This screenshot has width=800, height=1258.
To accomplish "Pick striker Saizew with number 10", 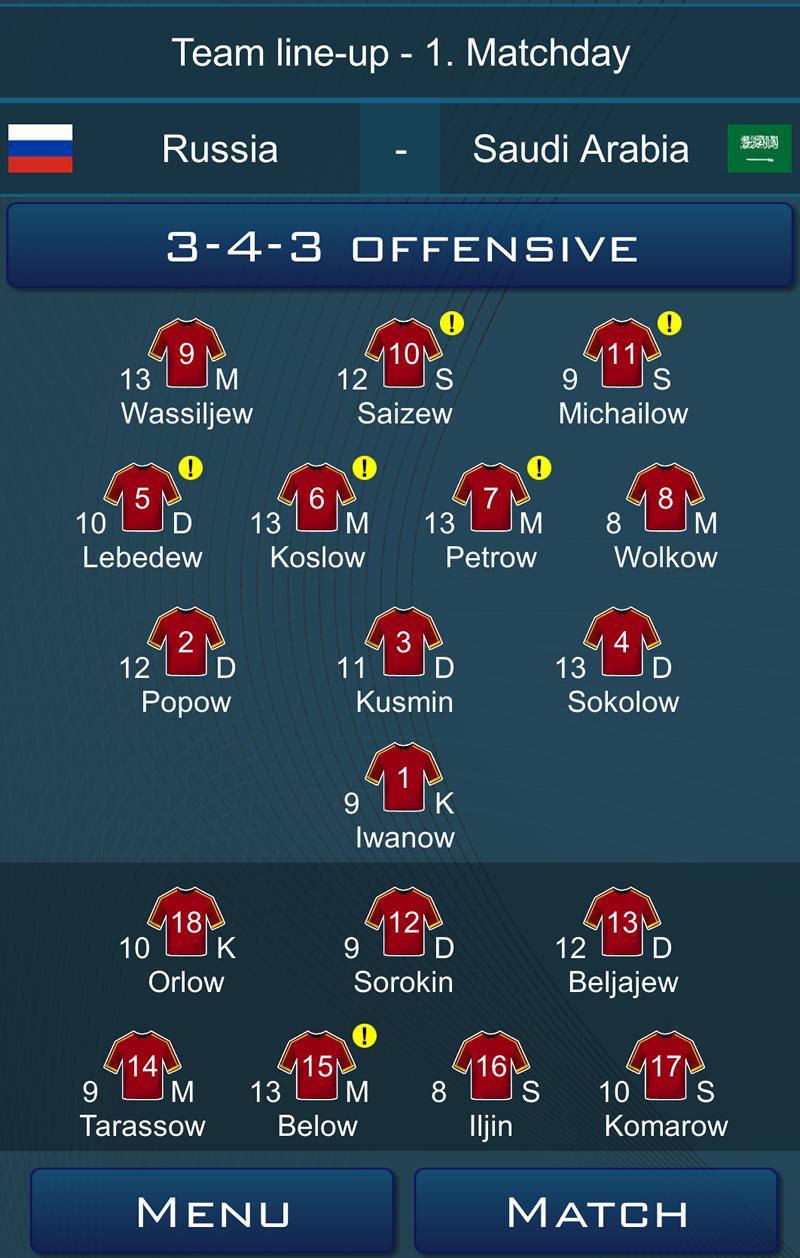I will (x=403, y=355).
